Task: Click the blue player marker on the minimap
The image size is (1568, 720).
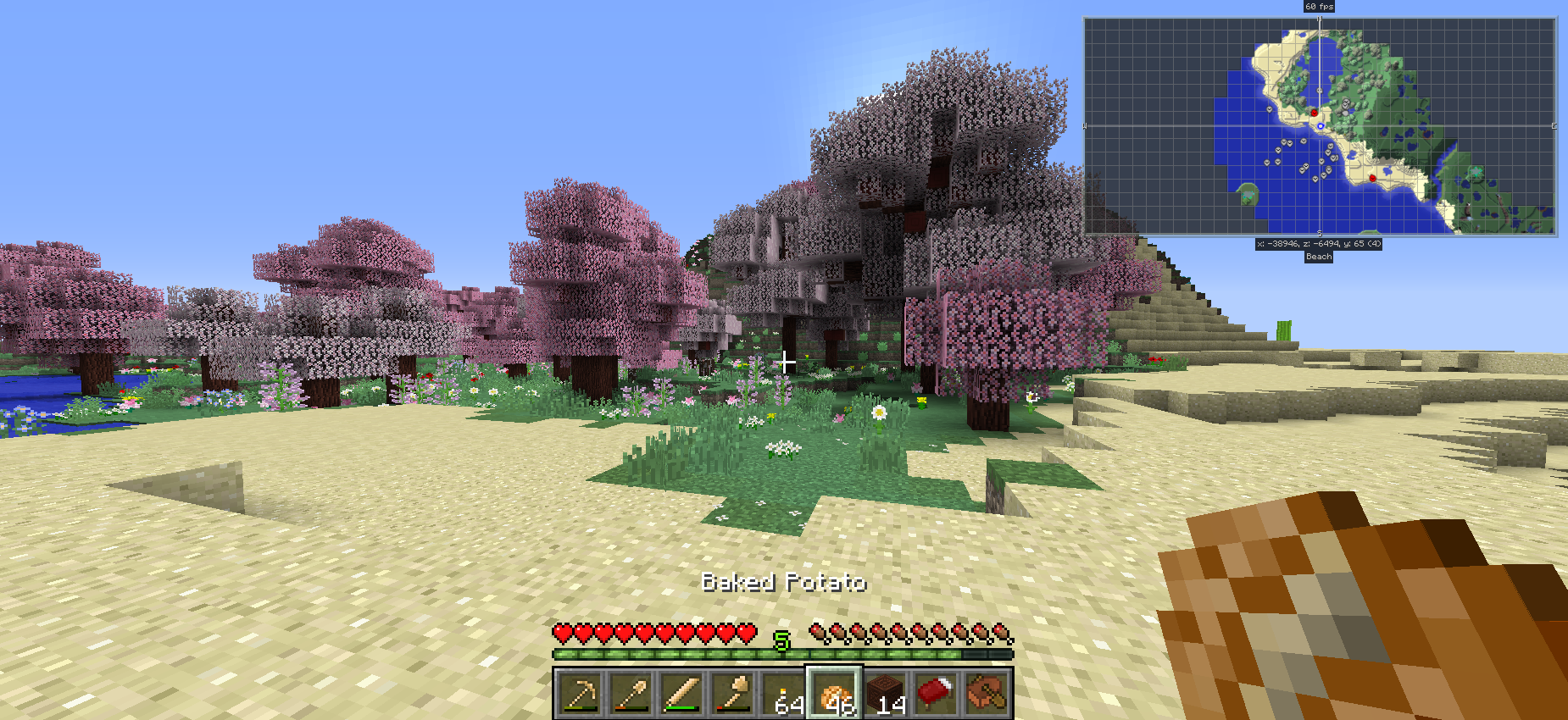Action: (x=1320, y=126)
